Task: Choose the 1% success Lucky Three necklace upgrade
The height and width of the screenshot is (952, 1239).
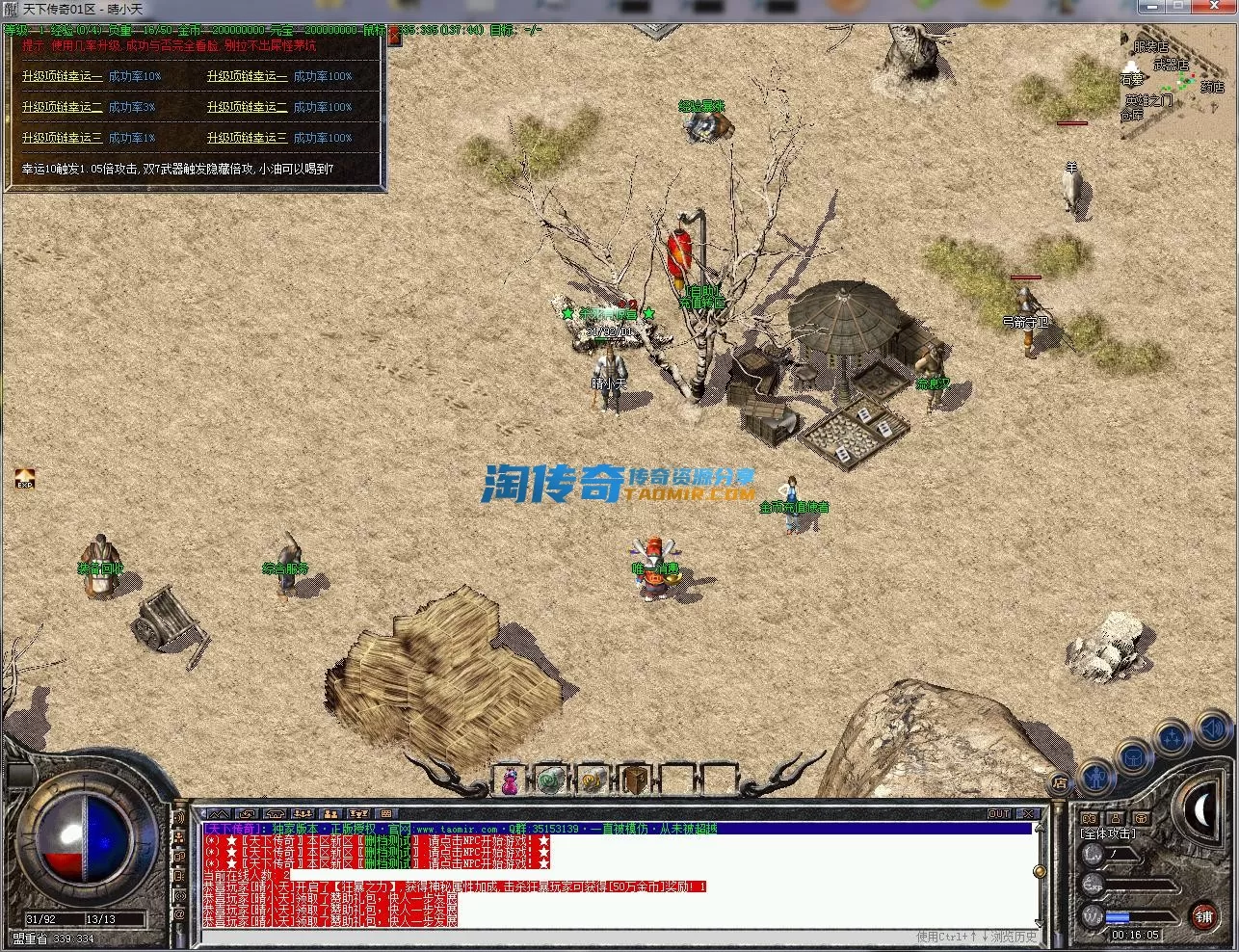Action: tap(62, 138)
